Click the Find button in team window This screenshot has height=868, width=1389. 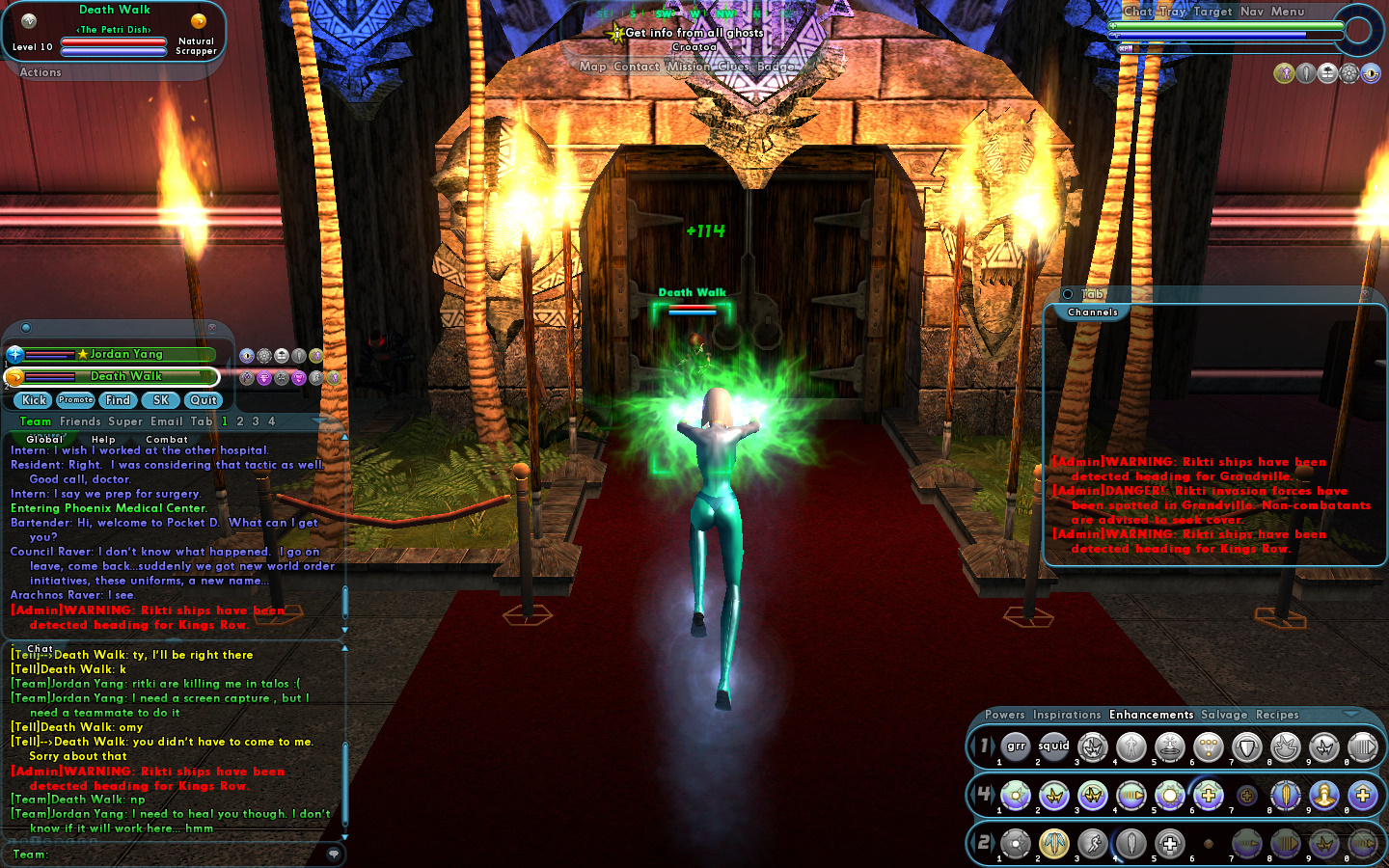coord(118,400)
